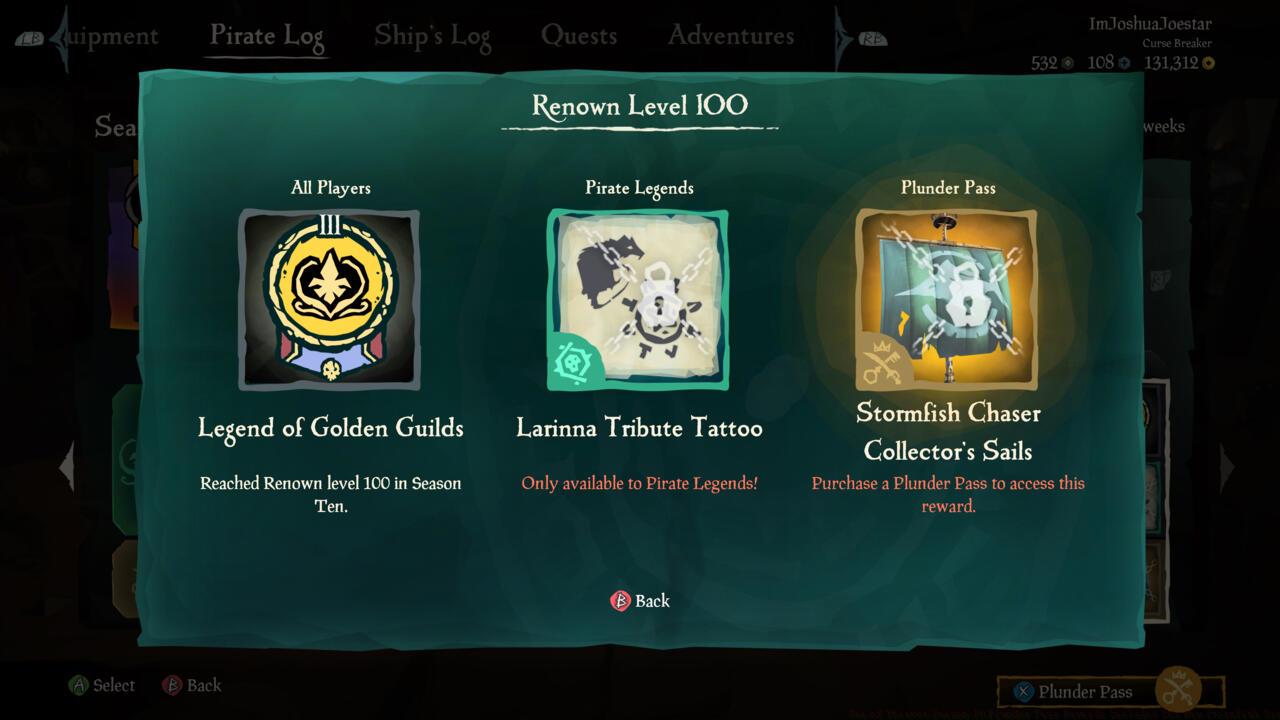Click the ancient coin icon next to 532
The image size is (1280, 720).
coord(1067,62)
